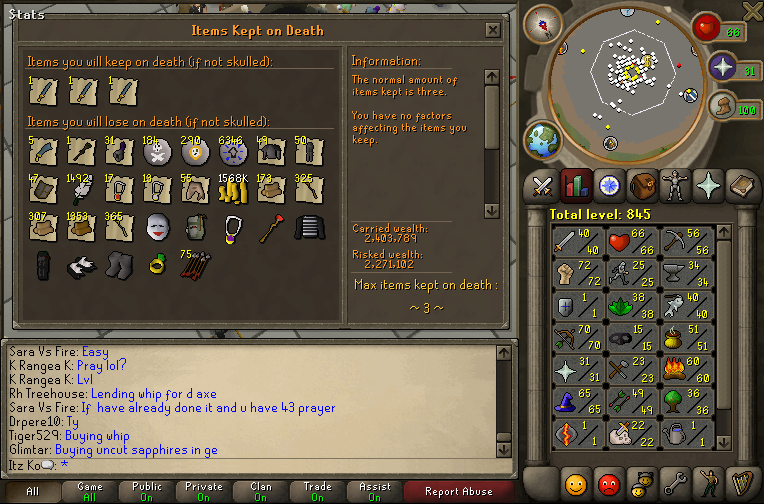Screen dimensions: 764x504
Task: Open the Magic spellbook tab
Action: click(x=744, y=185)
